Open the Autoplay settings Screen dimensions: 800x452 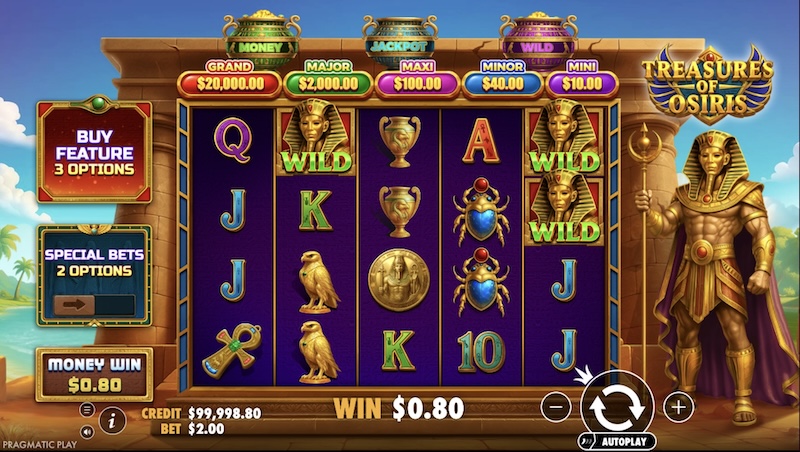620,441
